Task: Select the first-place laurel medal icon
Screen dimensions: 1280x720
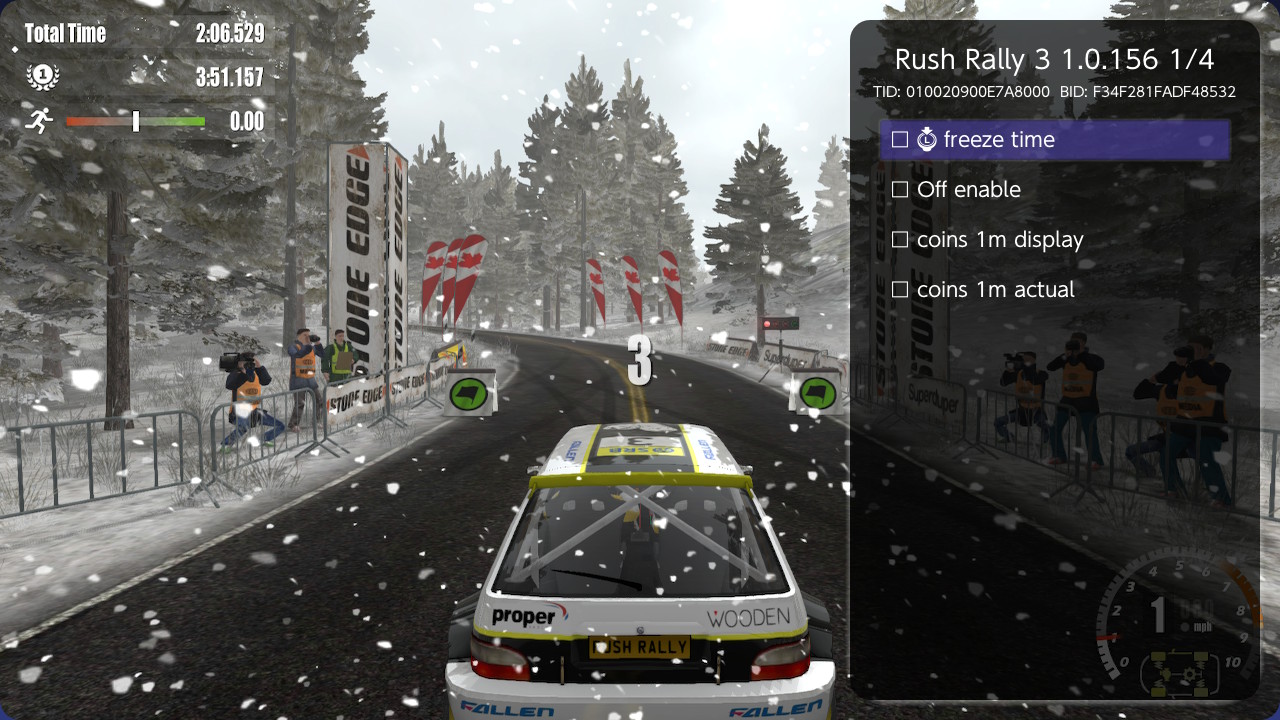Action: (x=42, y=76)
